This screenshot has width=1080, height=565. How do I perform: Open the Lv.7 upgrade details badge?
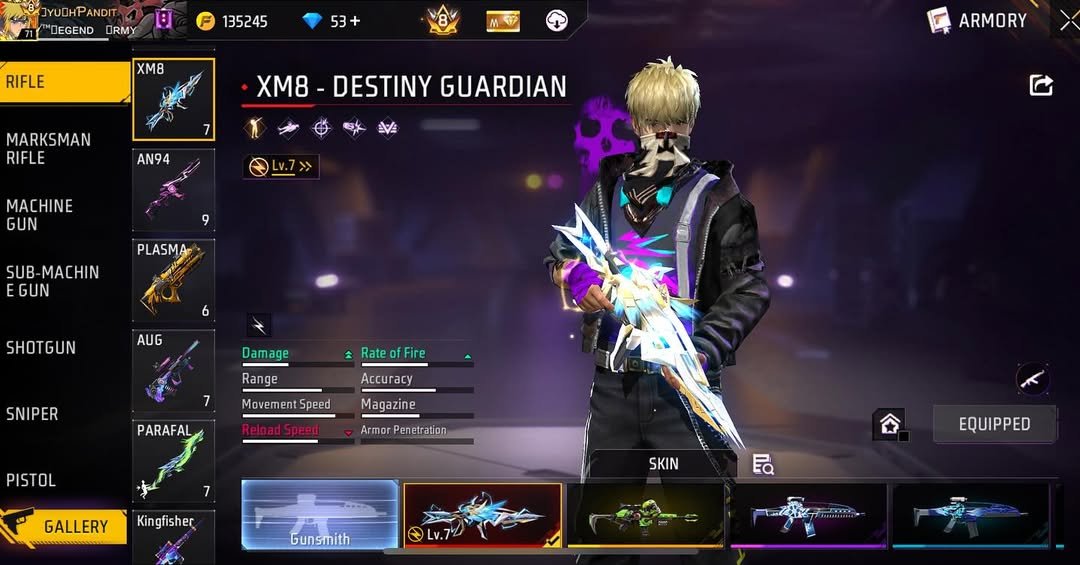pos(281,167)
